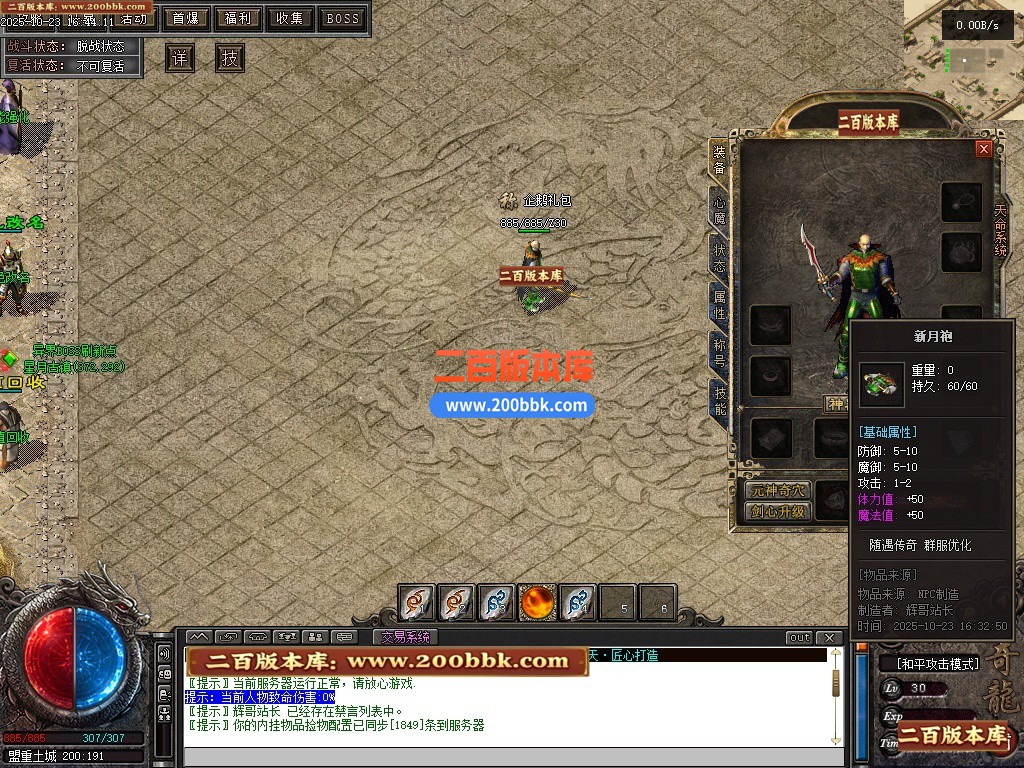The width and height of the screenshot is (1024, 768).
Task: Open the 交易系统 trade system
Action: point(406,637)
